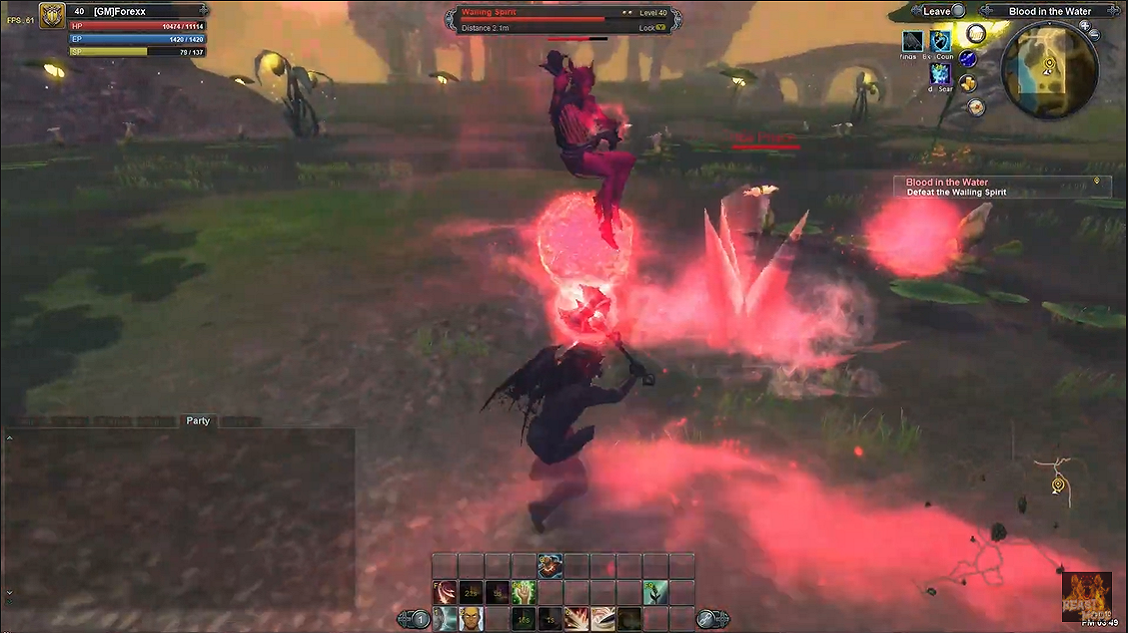Activate the green glowing hand skill
Screen dimensions: 1128x633
click(x=524, y=592)
